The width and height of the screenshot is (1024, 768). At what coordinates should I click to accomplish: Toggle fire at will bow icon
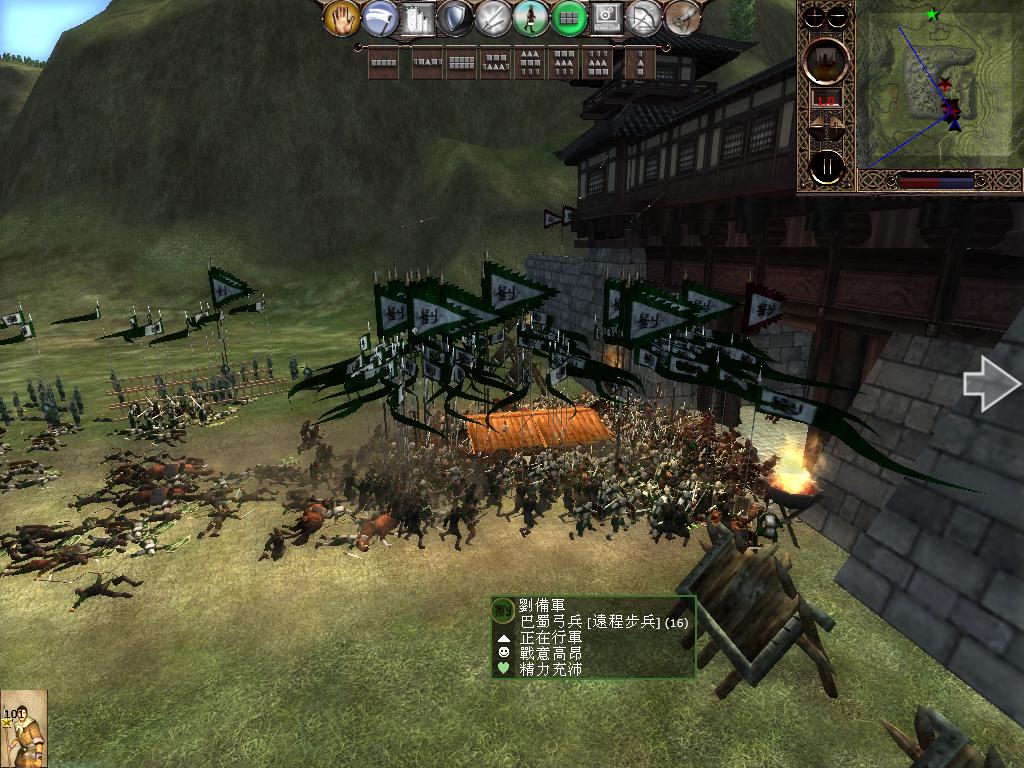(644, 17)
